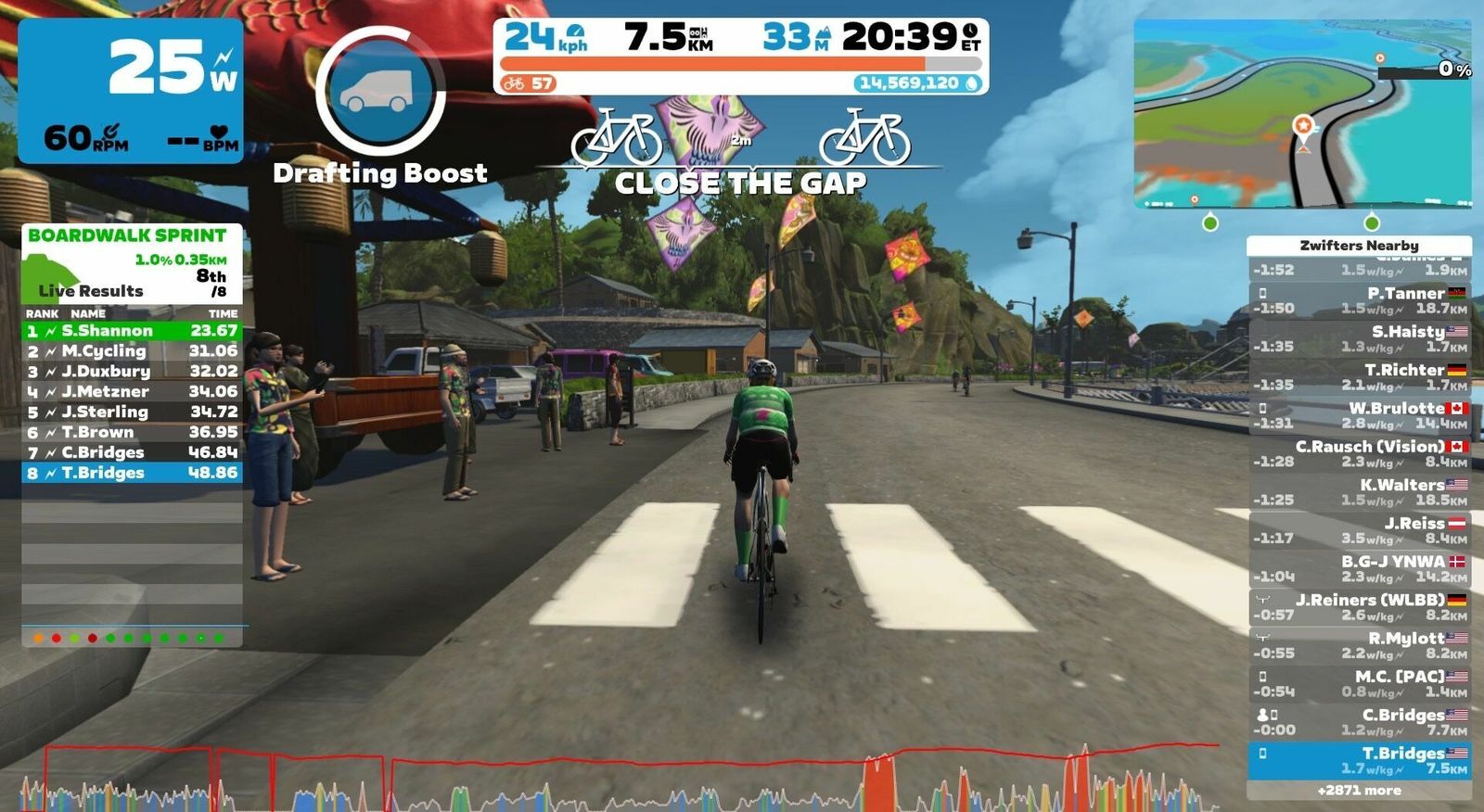Open the minimap view

(1302, 113)
